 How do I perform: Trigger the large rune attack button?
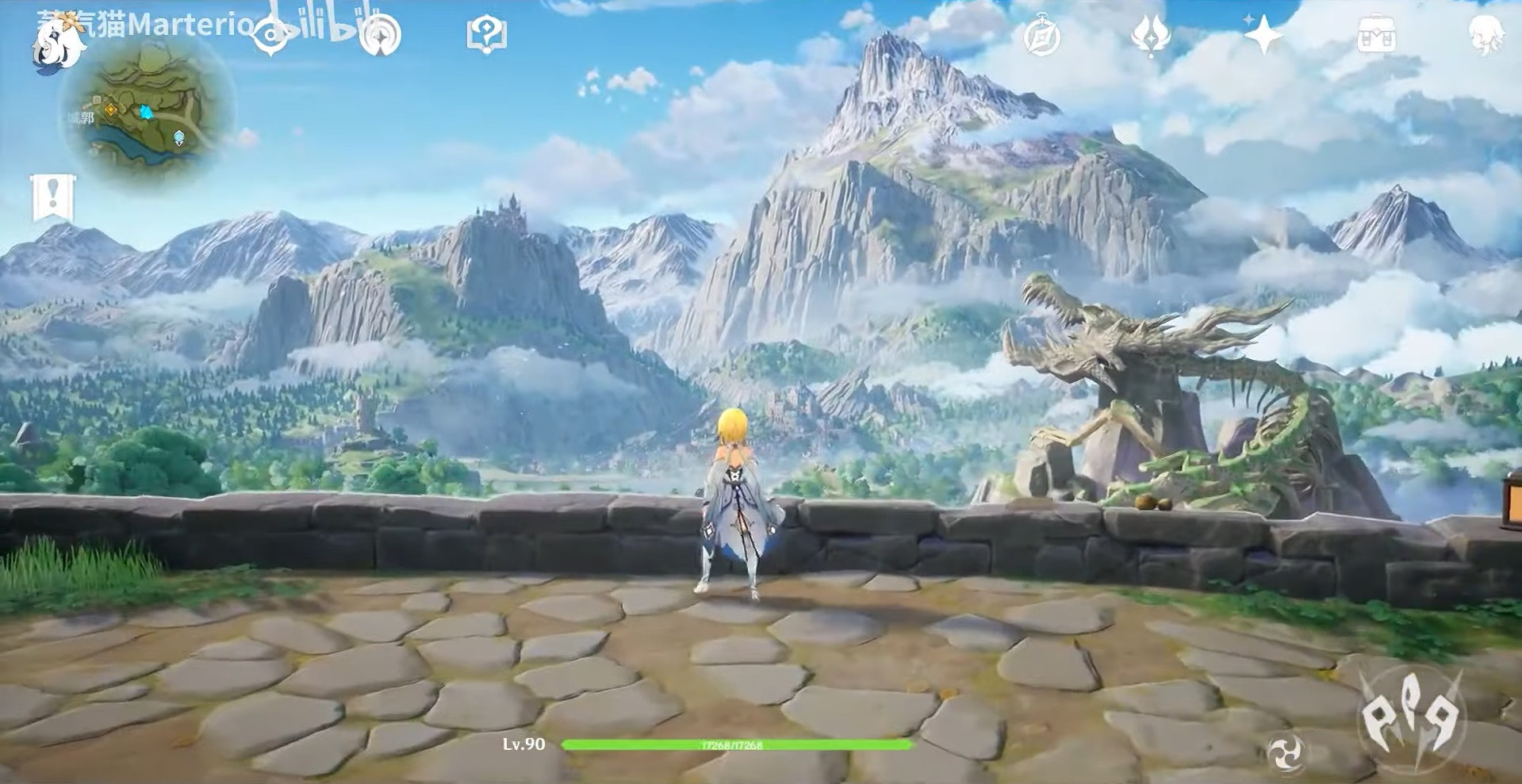[x=1411, y=717]
